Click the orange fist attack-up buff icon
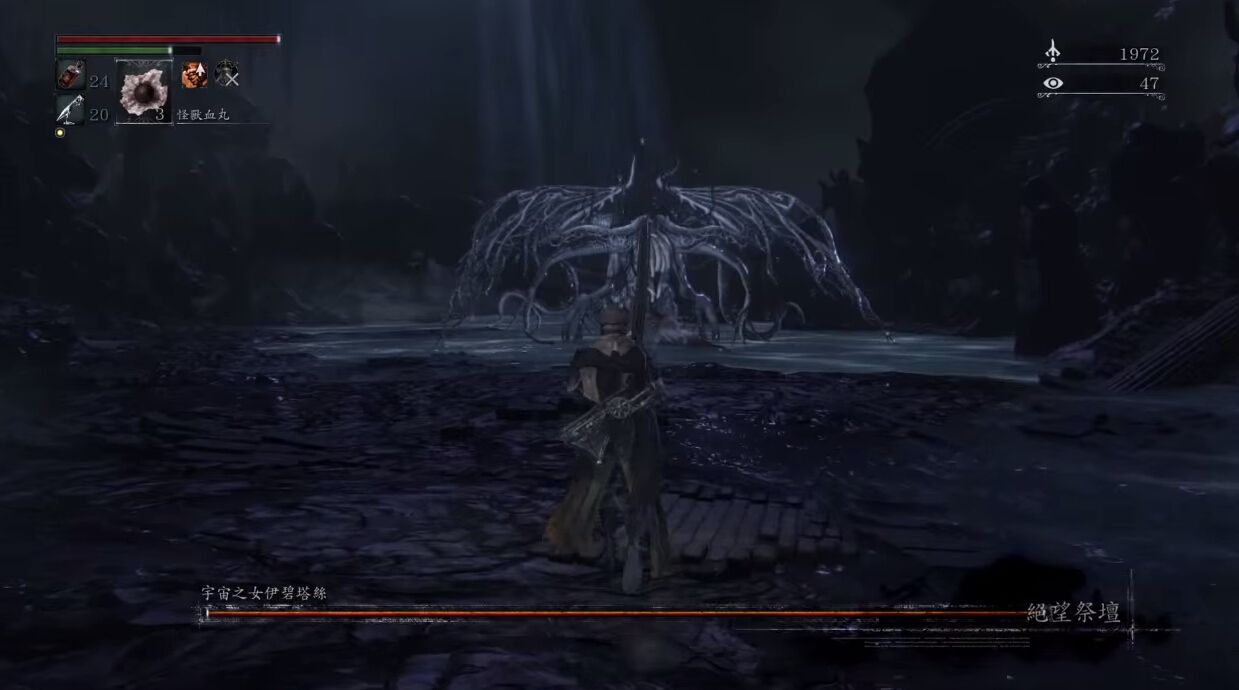The width and height of the screenshot is (1239, 690). coord(194,74)
